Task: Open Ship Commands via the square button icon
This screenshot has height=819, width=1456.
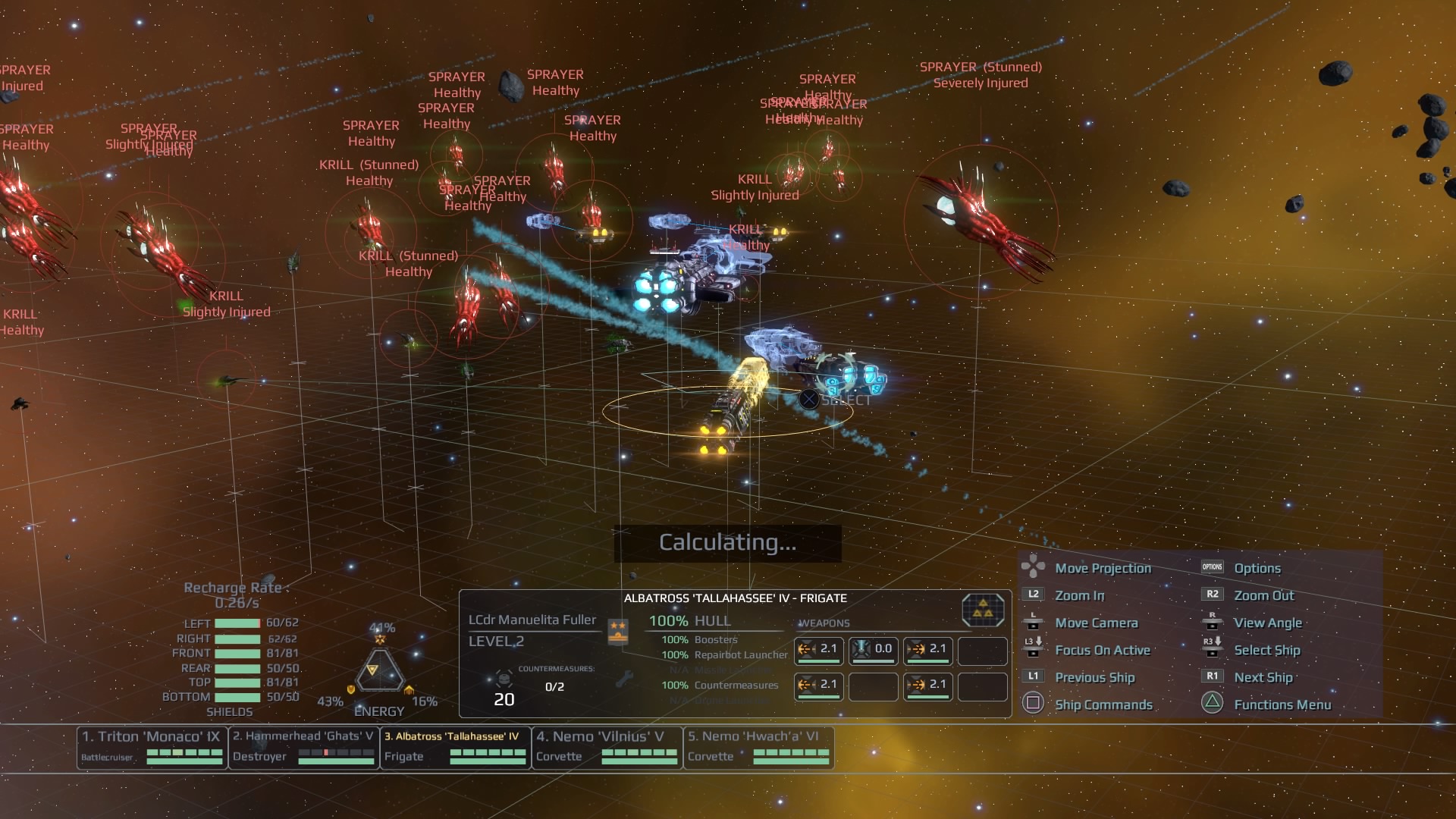Action: click(1033, 704)
